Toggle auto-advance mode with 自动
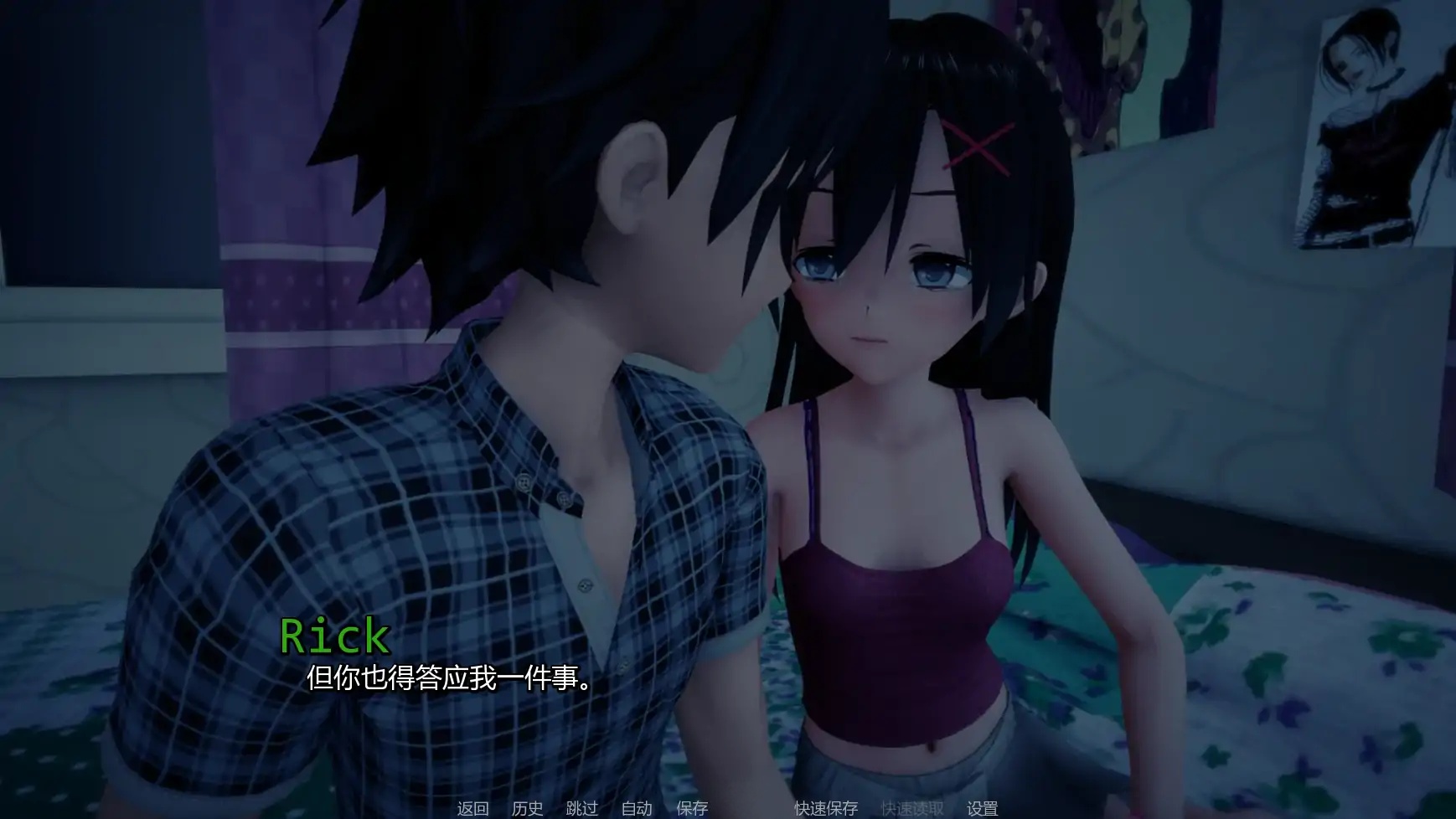Image resolution: width=1456 pixels, height=819 pixels. 636,809
